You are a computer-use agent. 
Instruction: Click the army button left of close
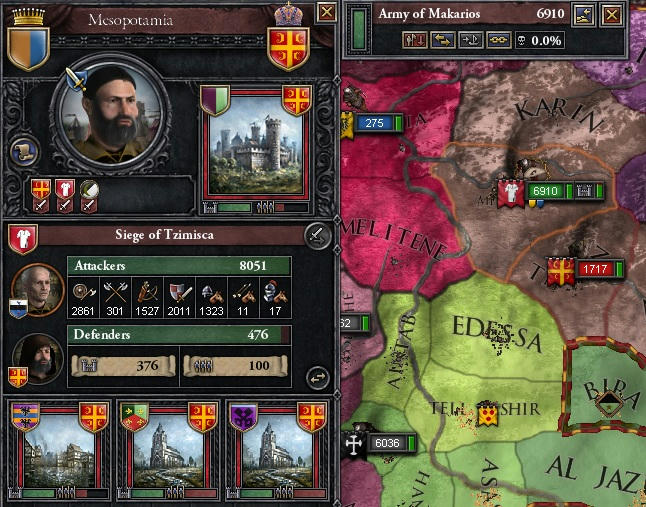pyautogui.click(x=584, y=13)
